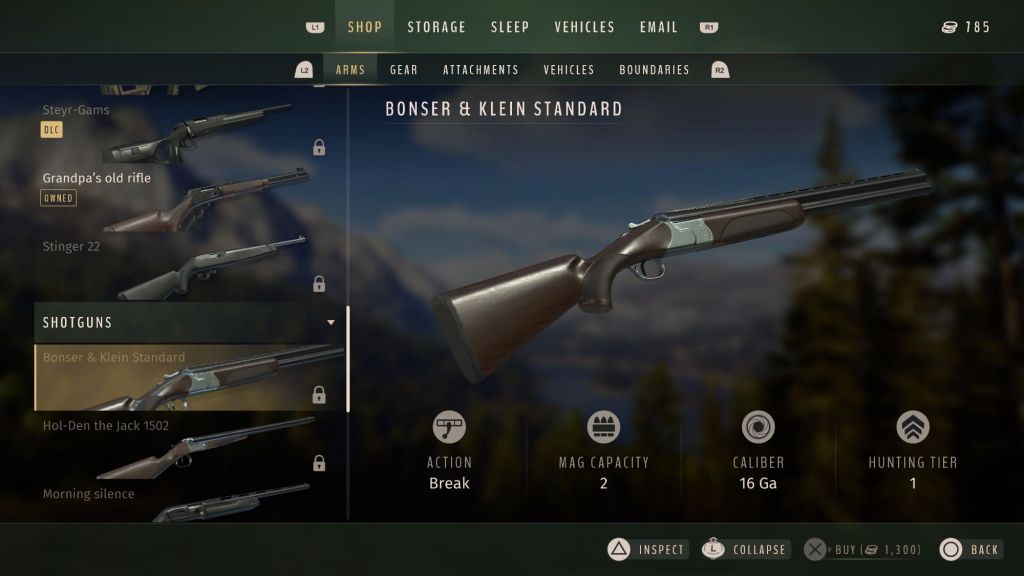Inspect the selected shotgun
Viewport: 1024px width, 576px height.
click(648, 549)
